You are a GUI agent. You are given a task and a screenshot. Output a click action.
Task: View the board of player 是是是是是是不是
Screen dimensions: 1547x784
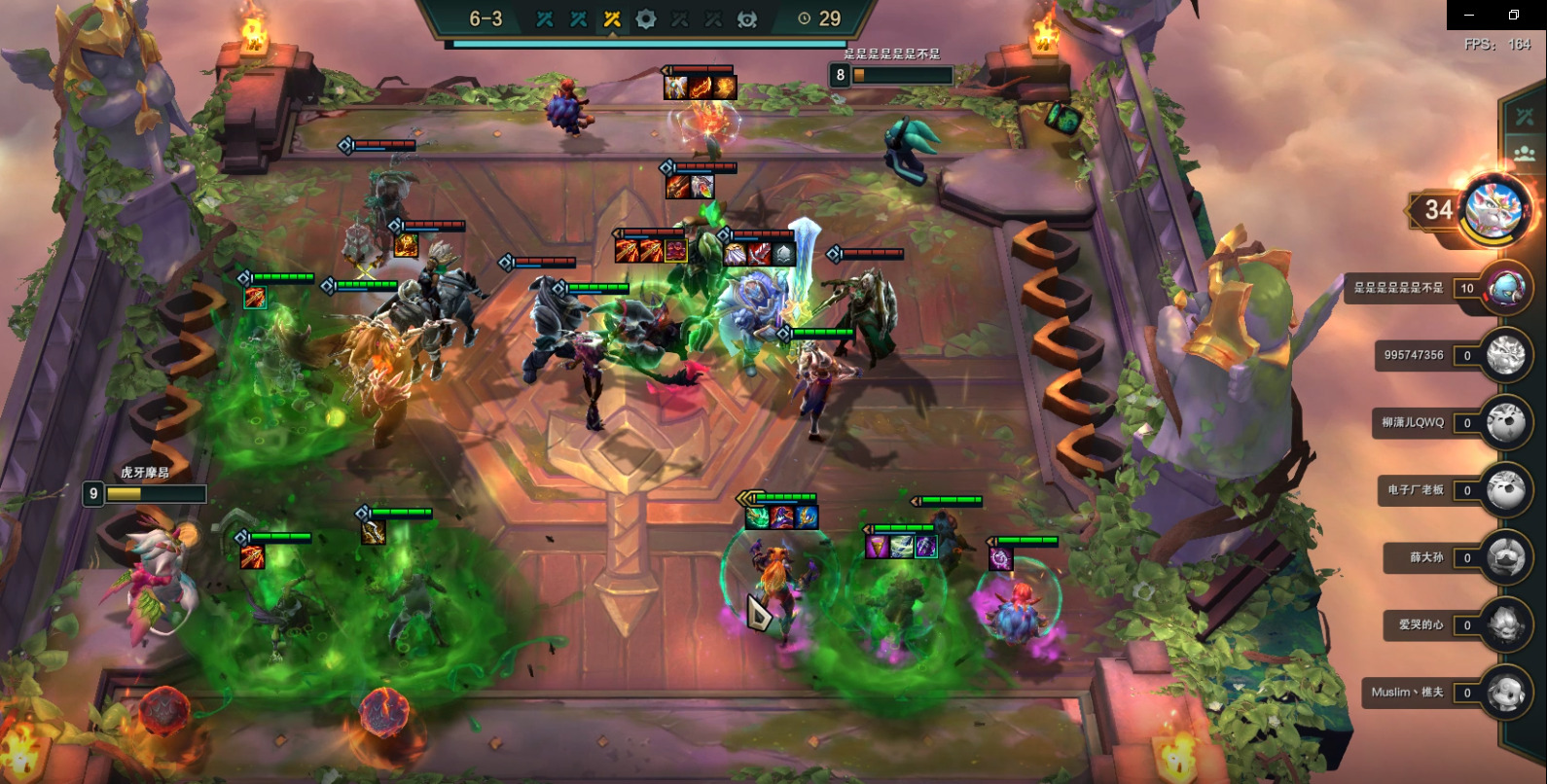[1505, 288]
